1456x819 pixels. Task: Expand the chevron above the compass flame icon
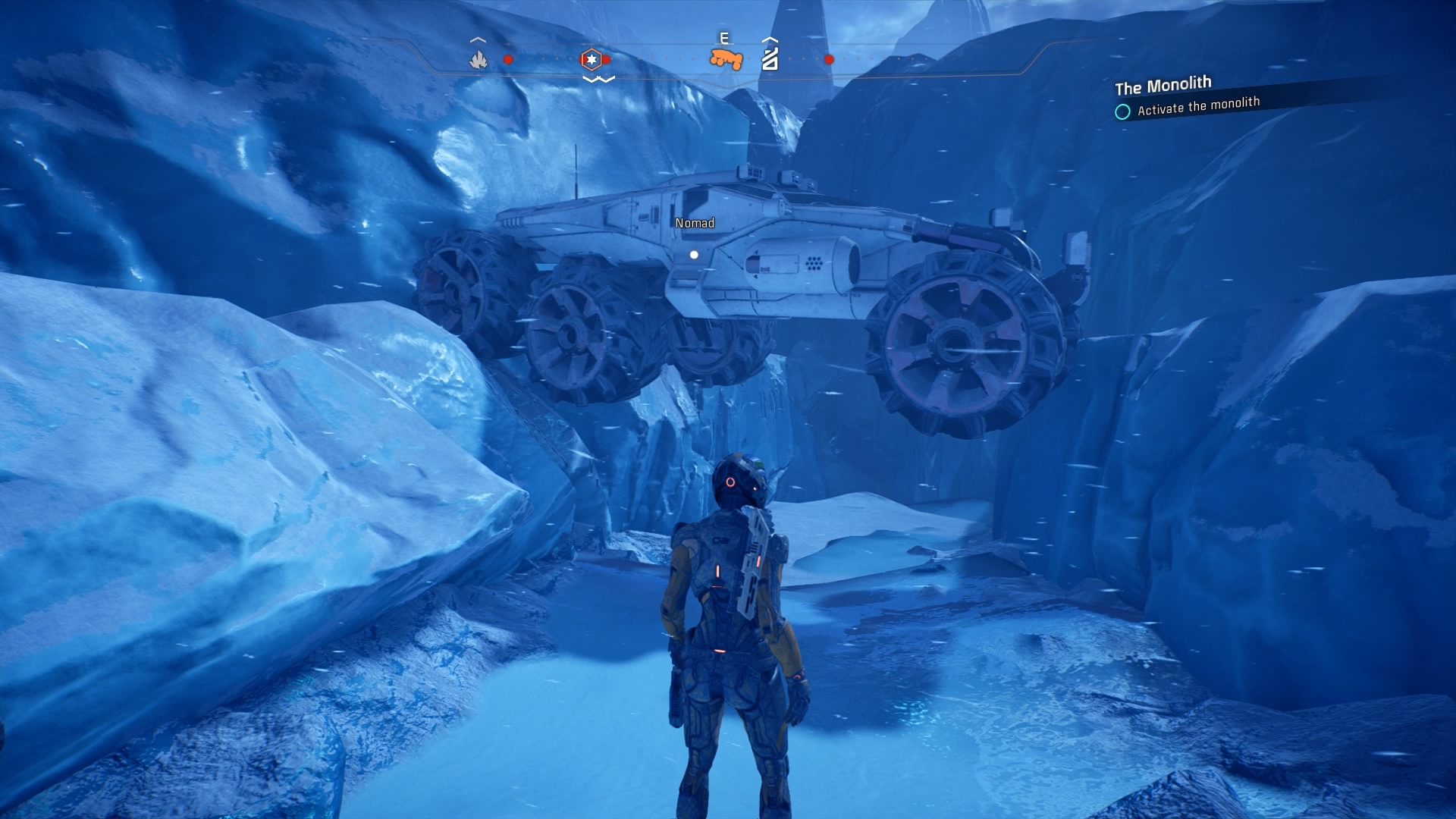[477, 40]
